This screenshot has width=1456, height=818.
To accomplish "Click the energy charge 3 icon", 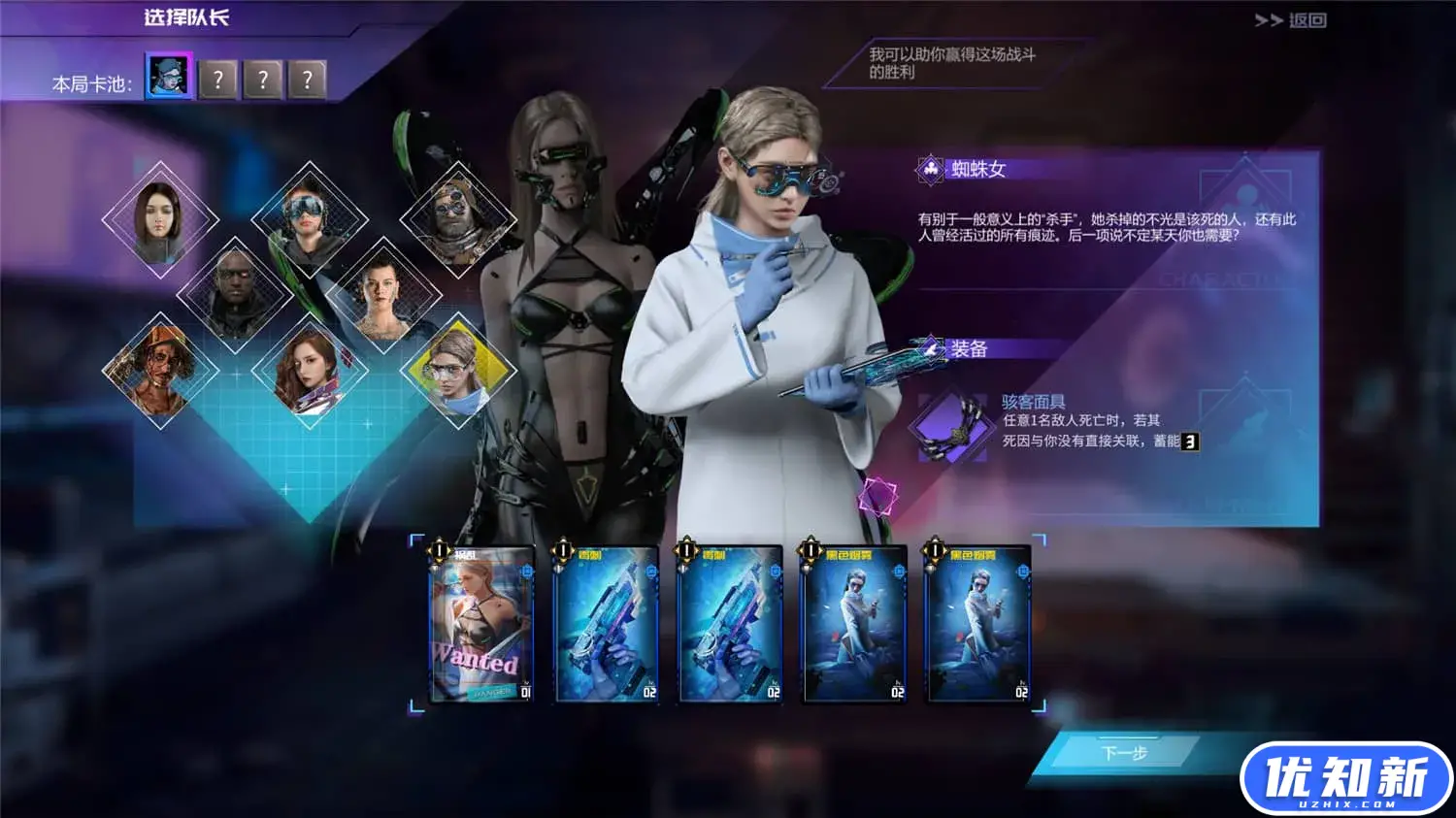I will coord(1191,443).
